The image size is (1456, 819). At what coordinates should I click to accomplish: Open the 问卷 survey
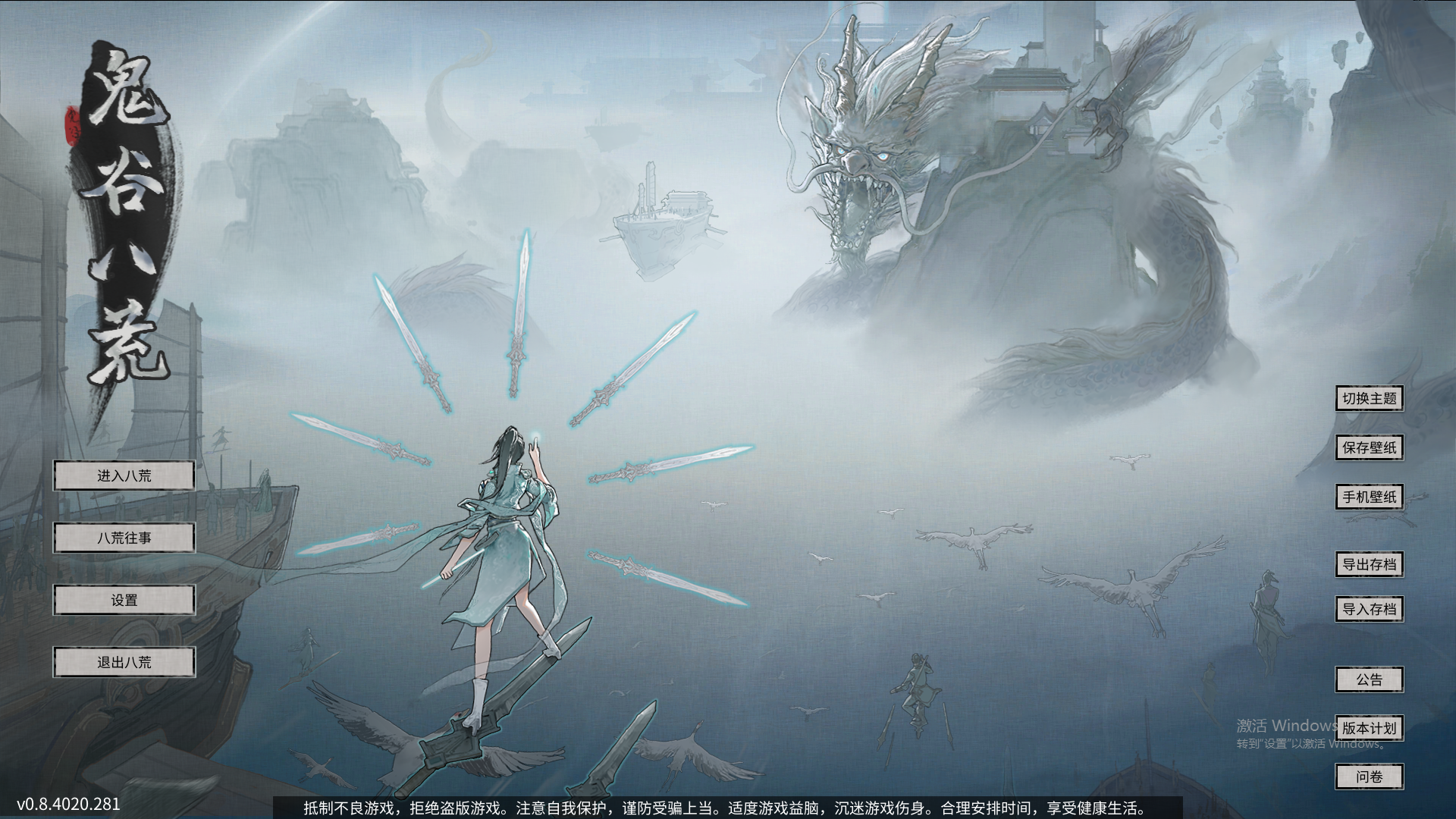(x=1370, y=777)
